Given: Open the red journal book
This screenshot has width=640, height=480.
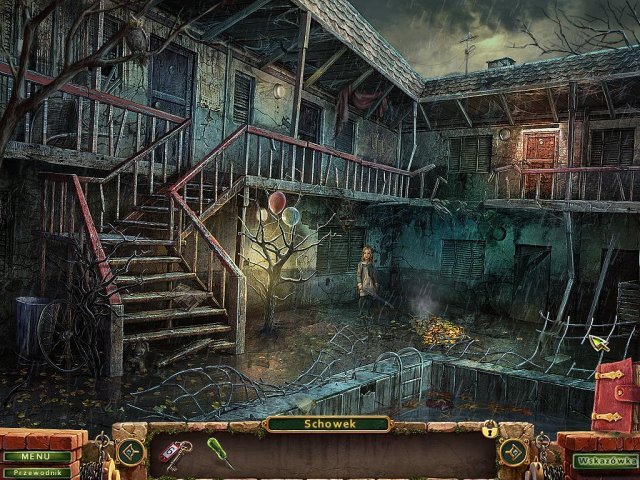Looking at the screenshot, I should [x=613, y=396].
